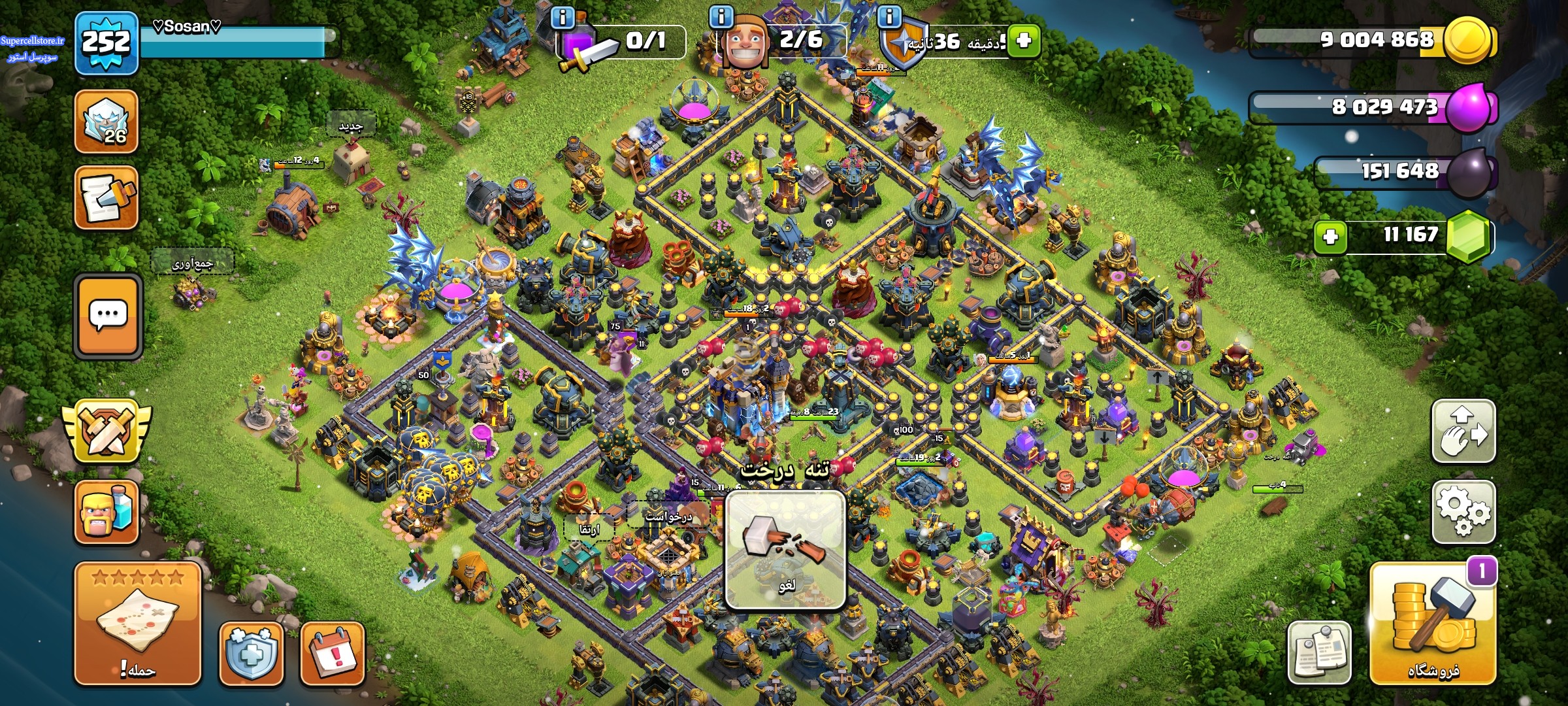Show info for the 0/1 sword counter
This screenshot has width=1568, height=706.
(563, 17)
